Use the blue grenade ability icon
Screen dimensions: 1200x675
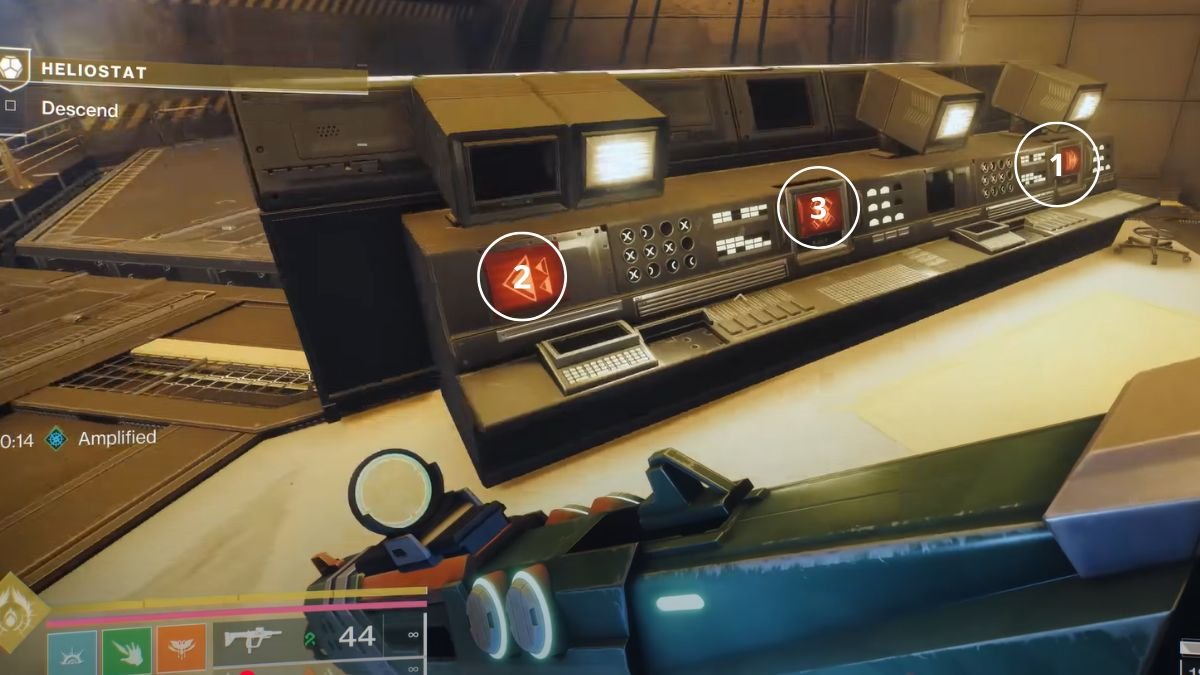72,652
